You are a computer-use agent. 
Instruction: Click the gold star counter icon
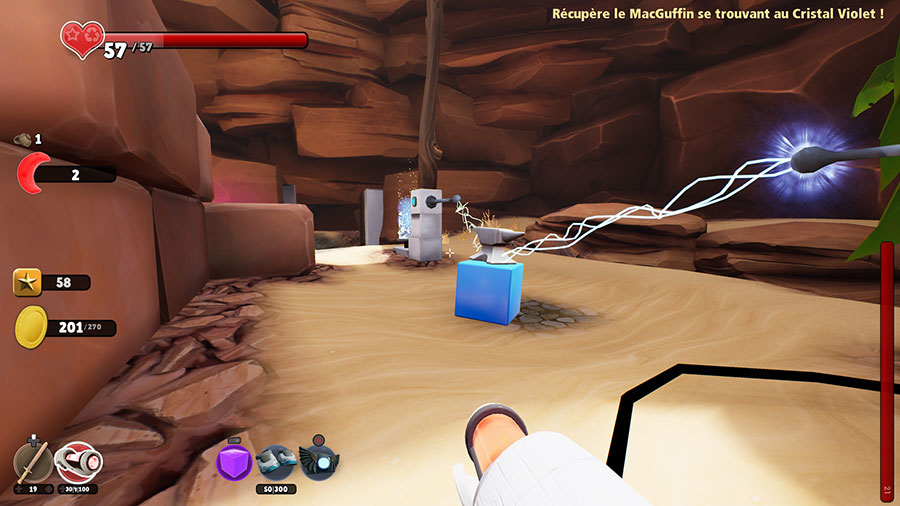tap(27, 282)
